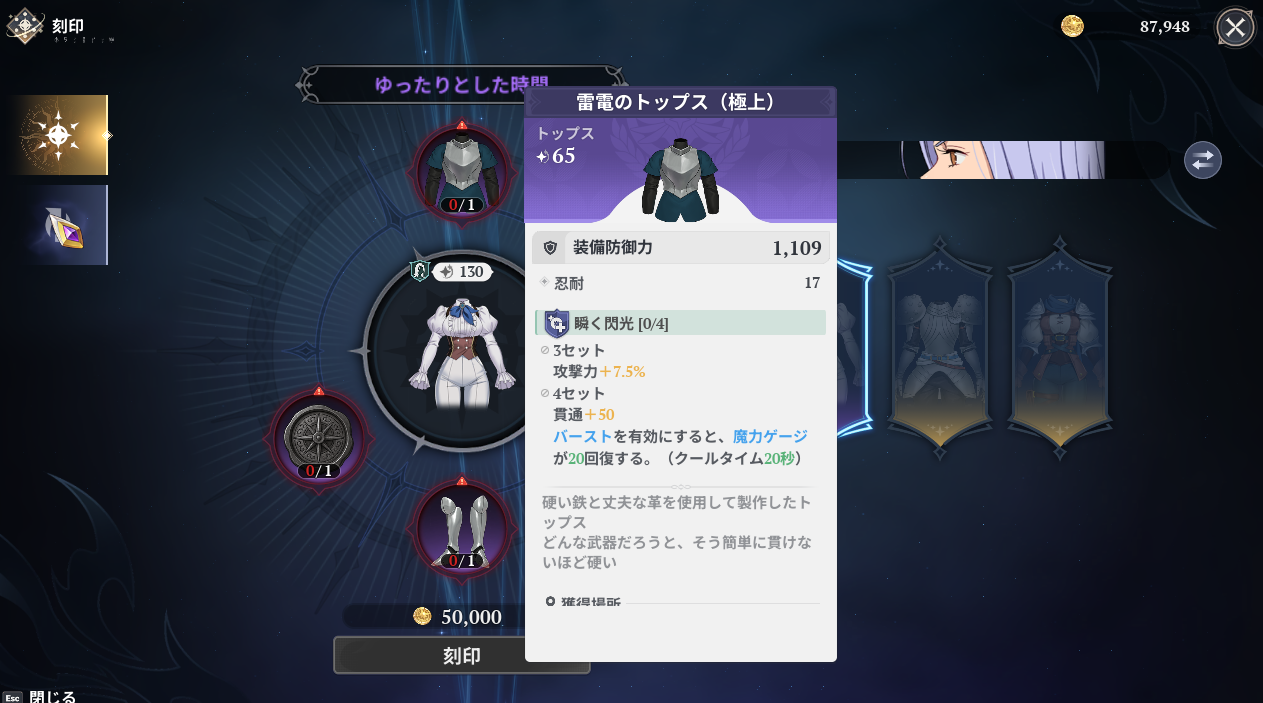1263x703 pixels.
Task: Select the leg greaves material slot
Action: point(462,527)
